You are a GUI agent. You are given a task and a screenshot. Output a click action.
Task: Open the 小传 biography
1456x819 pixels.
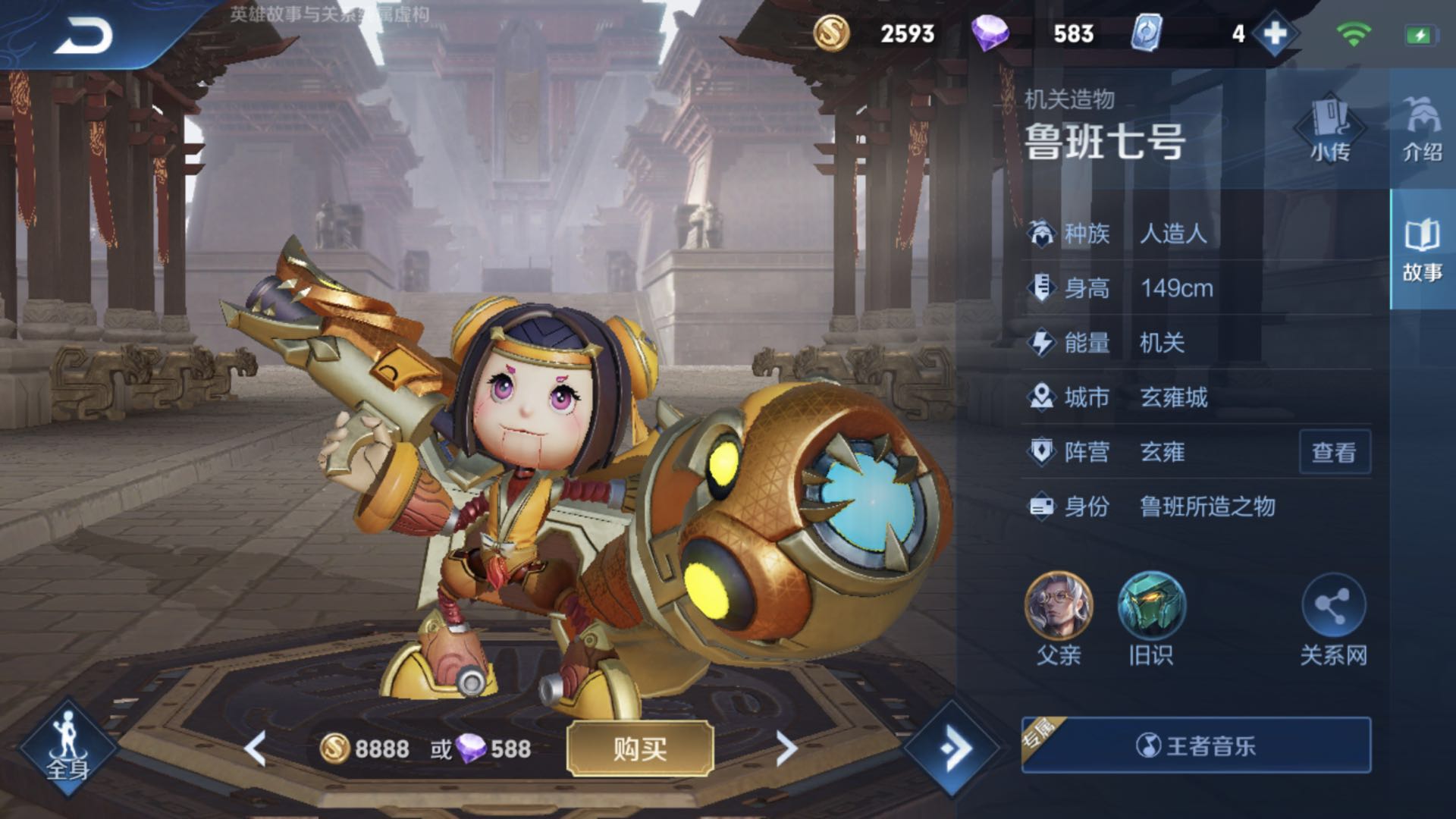coord(1329,129)
